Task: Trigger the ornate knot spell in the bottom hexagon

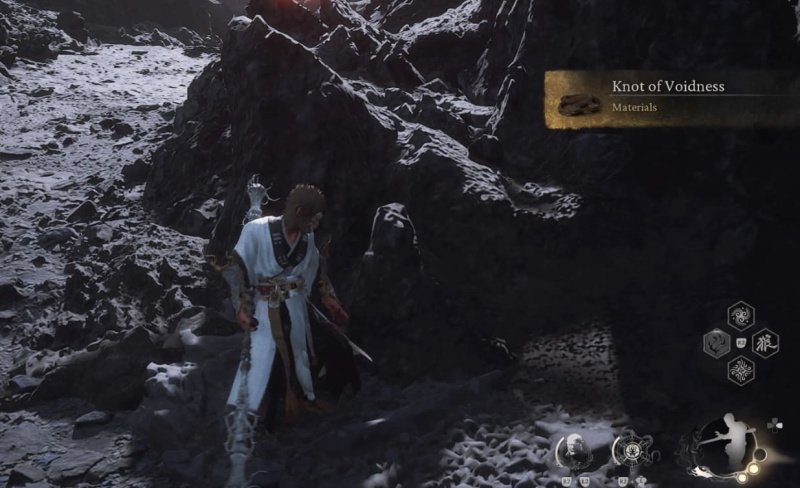Action: (741, 371)
